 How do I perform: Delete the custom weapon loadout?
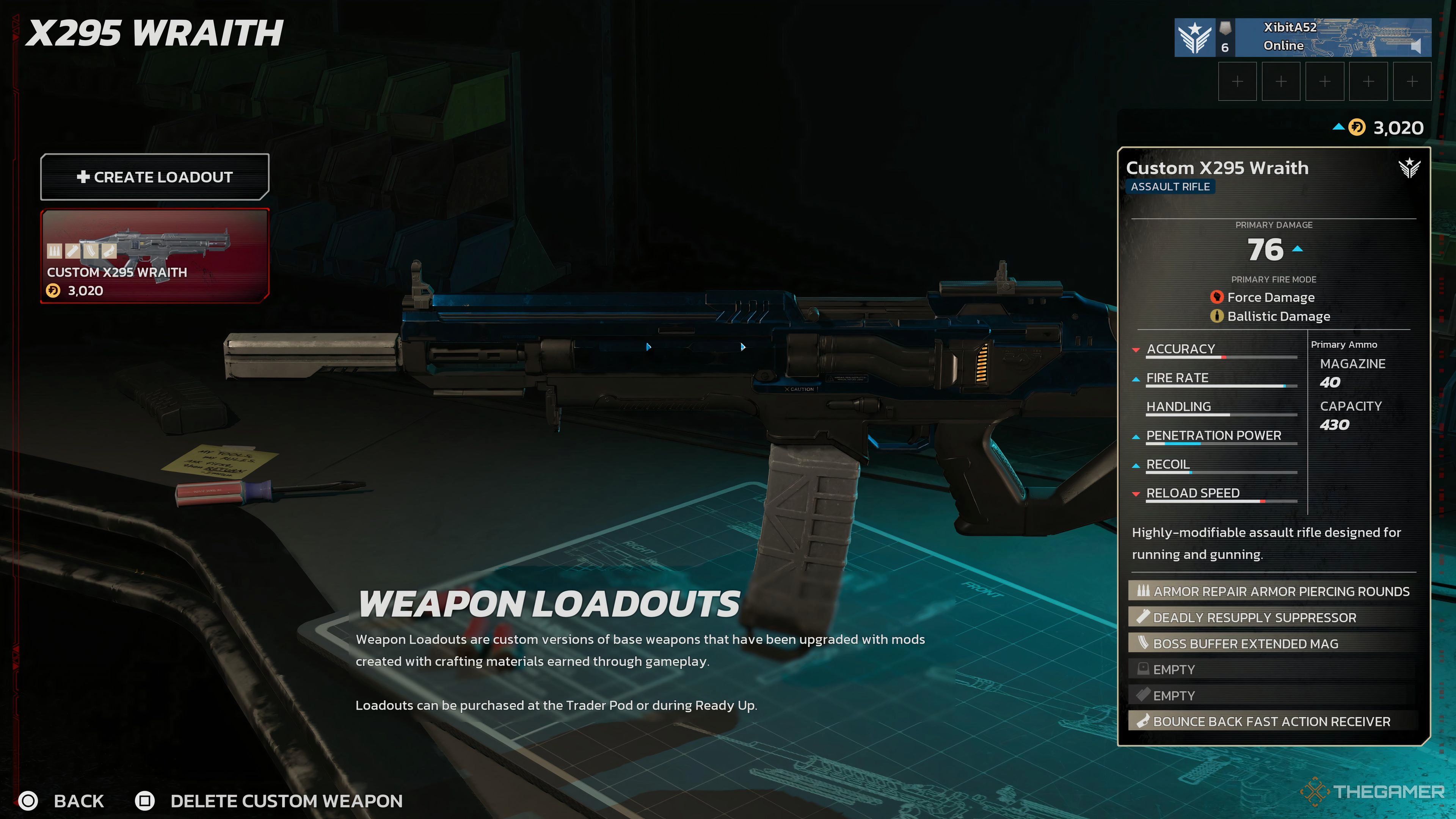[x=269, y=800]
